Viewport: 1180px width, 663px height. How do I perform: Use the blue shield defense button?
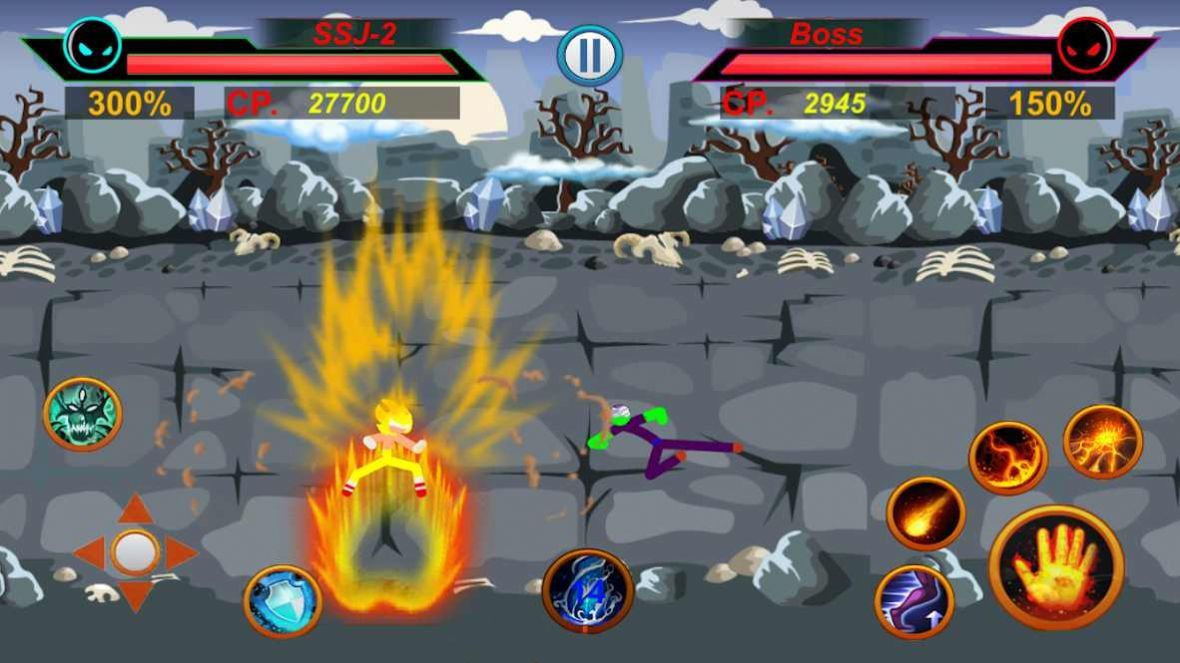point(283,601)
